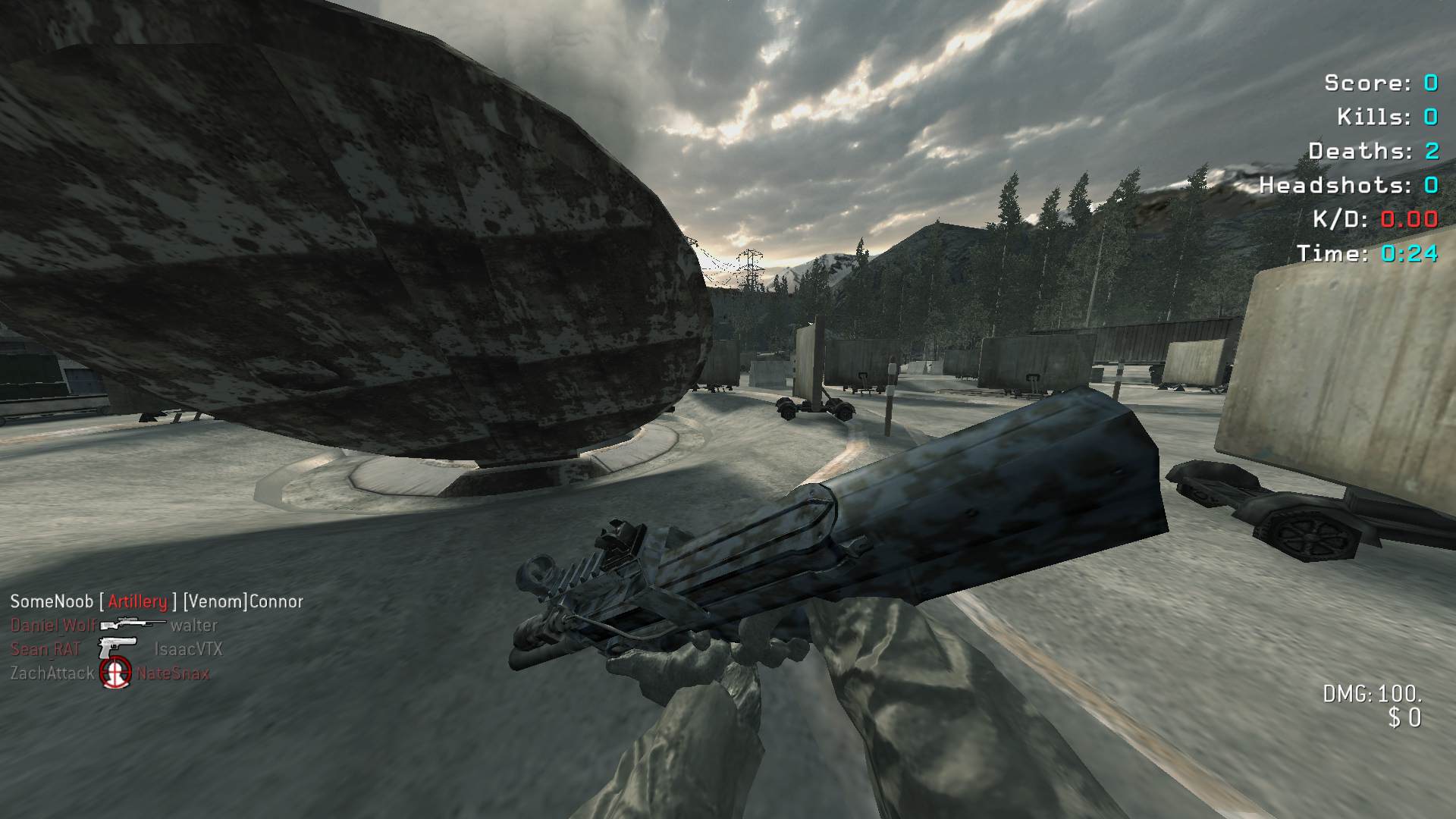
Task: Click the sniper rifle killfeed icon
Action: (133, 624)
